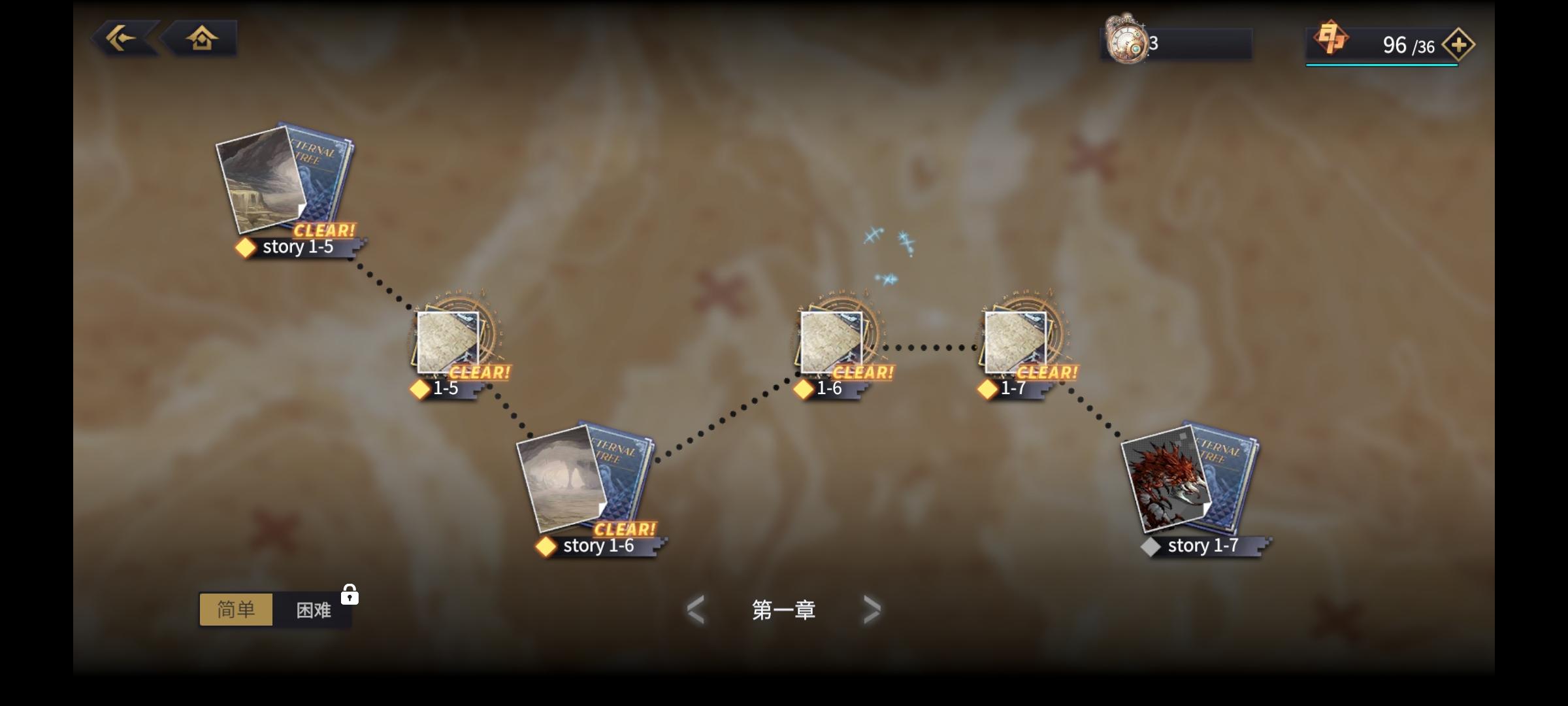Click the diamond marker next to story 1-5
This screenshot has height=706, width=1568.
coord(245,247)
